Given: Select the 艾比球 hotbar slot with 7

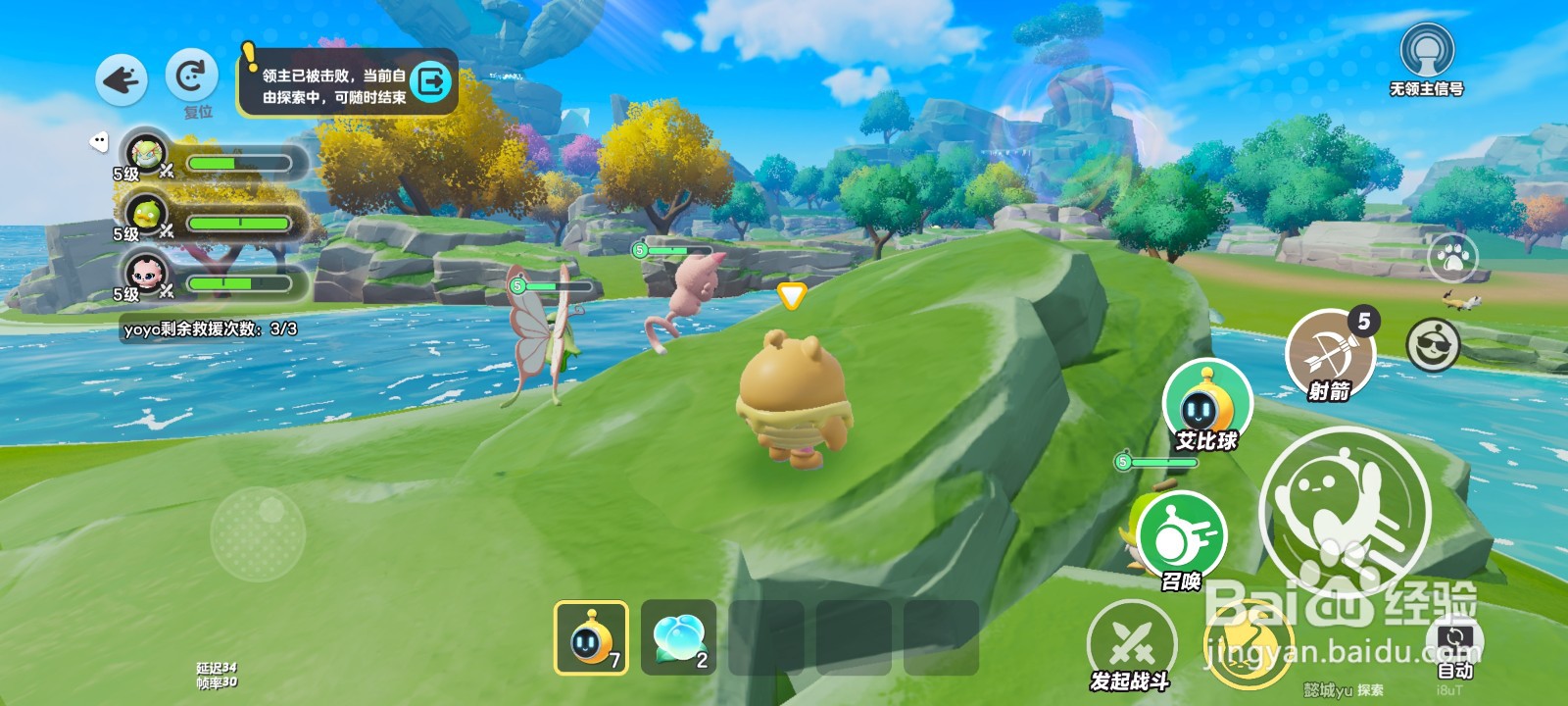Looking at the screenshot, I should [x=591, y=637].
